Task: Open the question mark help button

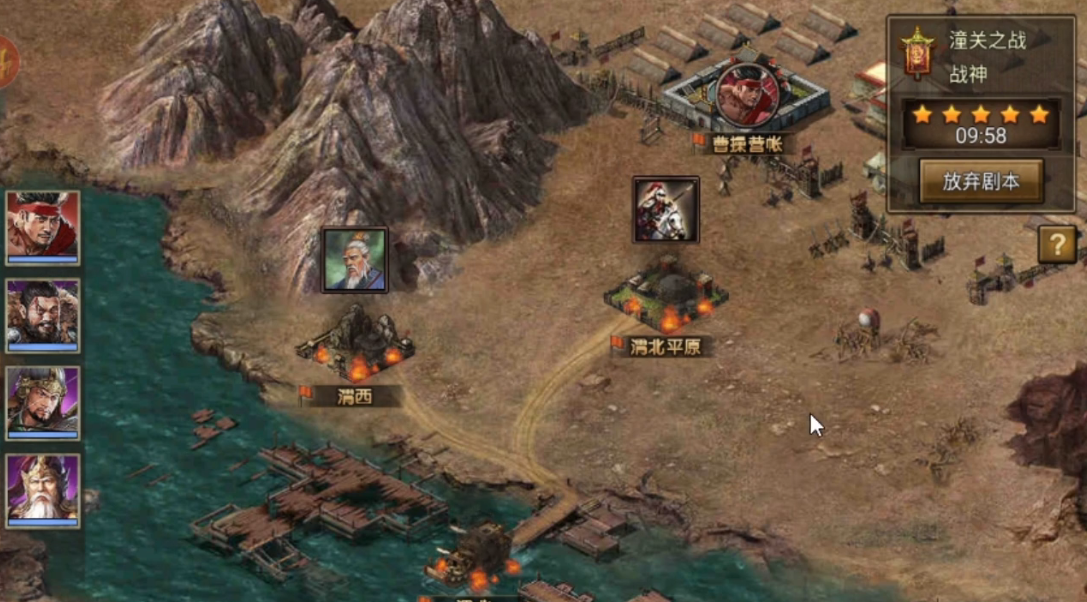Action: coord(1056,243)
